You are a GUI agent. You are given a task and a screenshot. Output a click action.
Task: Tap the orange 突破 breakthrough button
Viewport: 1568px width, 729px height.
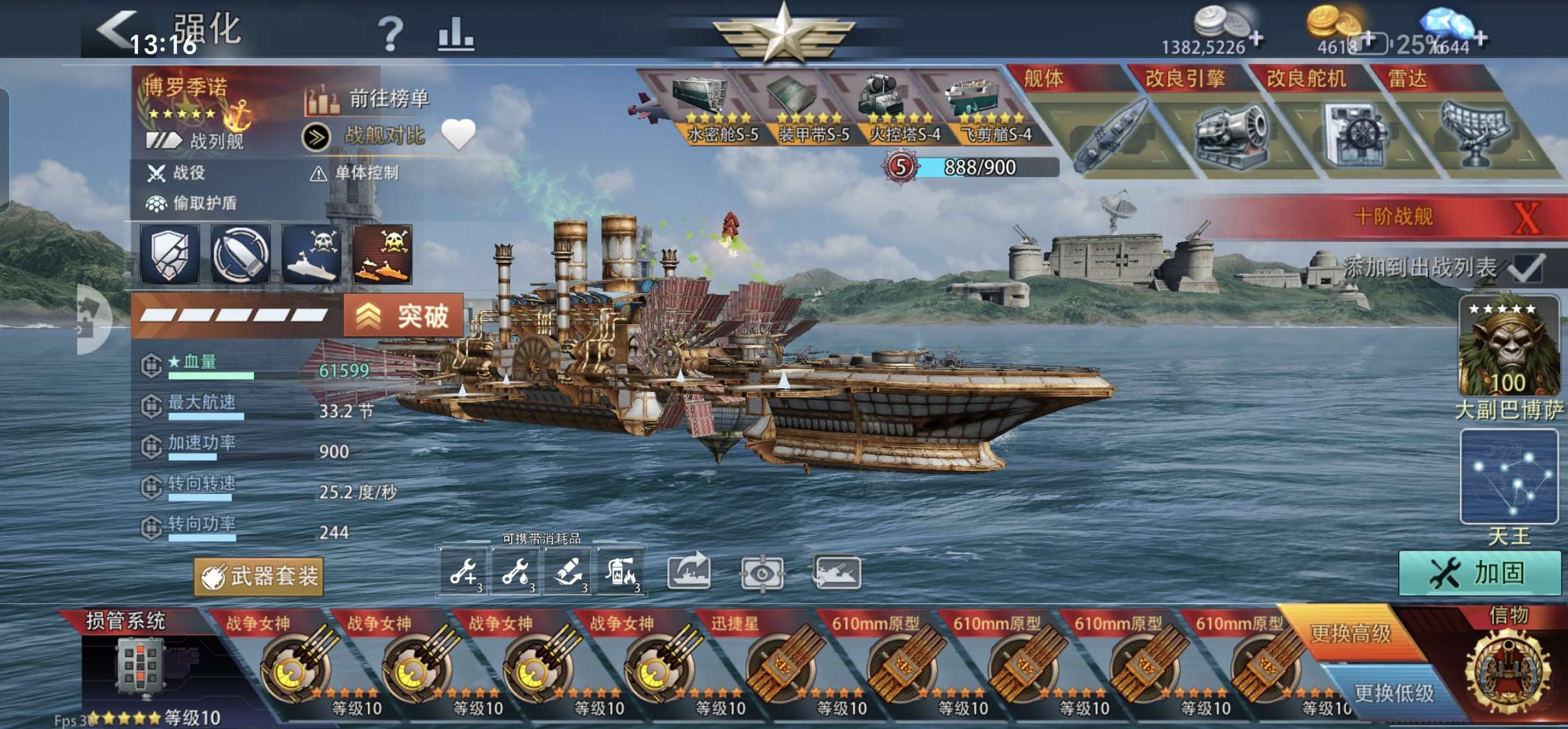point(403,316)
